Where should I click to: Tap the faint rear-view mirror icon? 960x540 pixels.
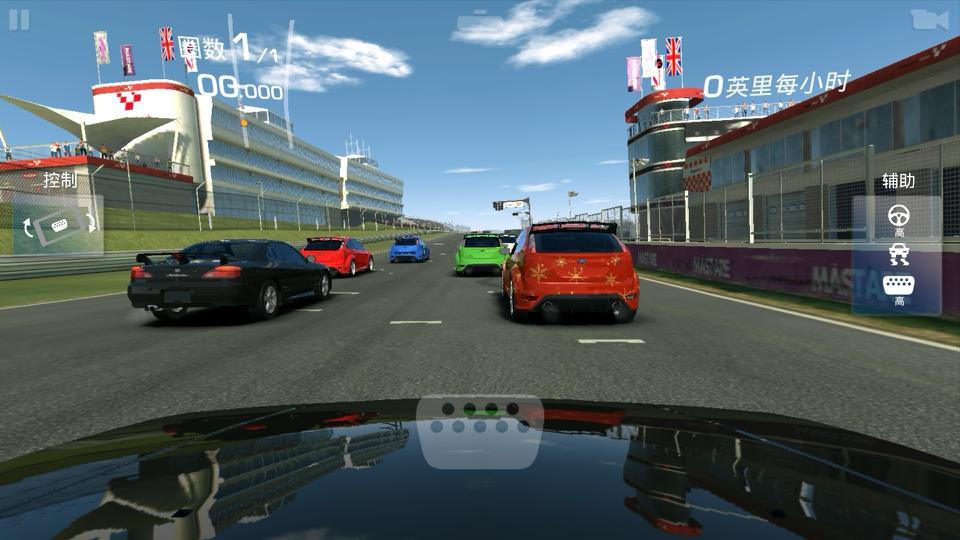pyautogui.click(x=480, y=22)
